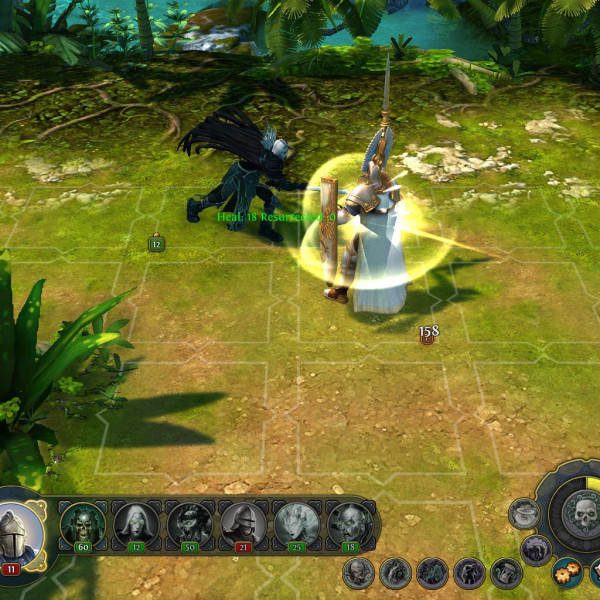Select the white-haired unit portrait numbered 12
The image size is (600, 600).
[135, 523]
